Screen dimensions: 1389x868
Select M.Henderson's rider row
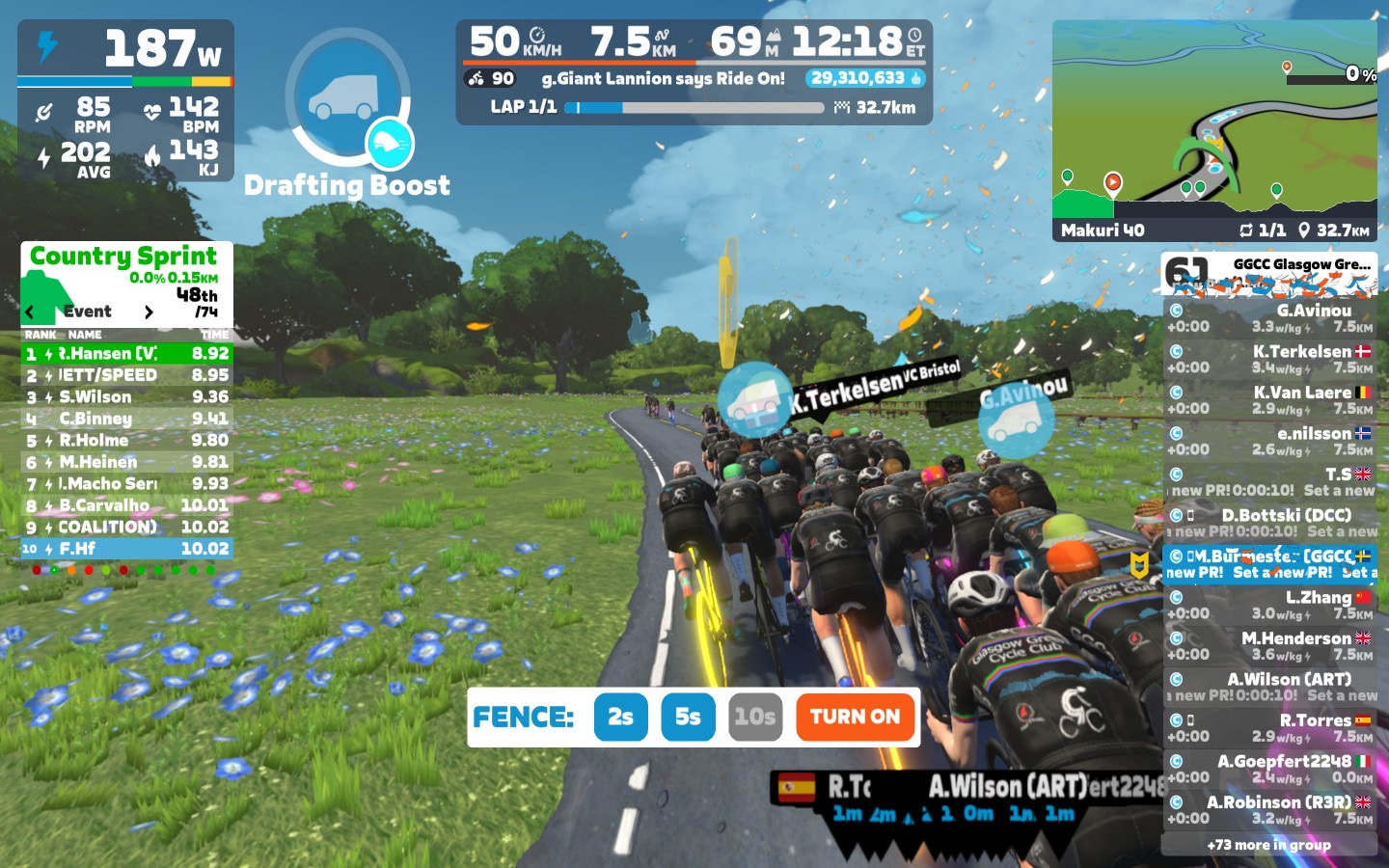coord(1269,646)
